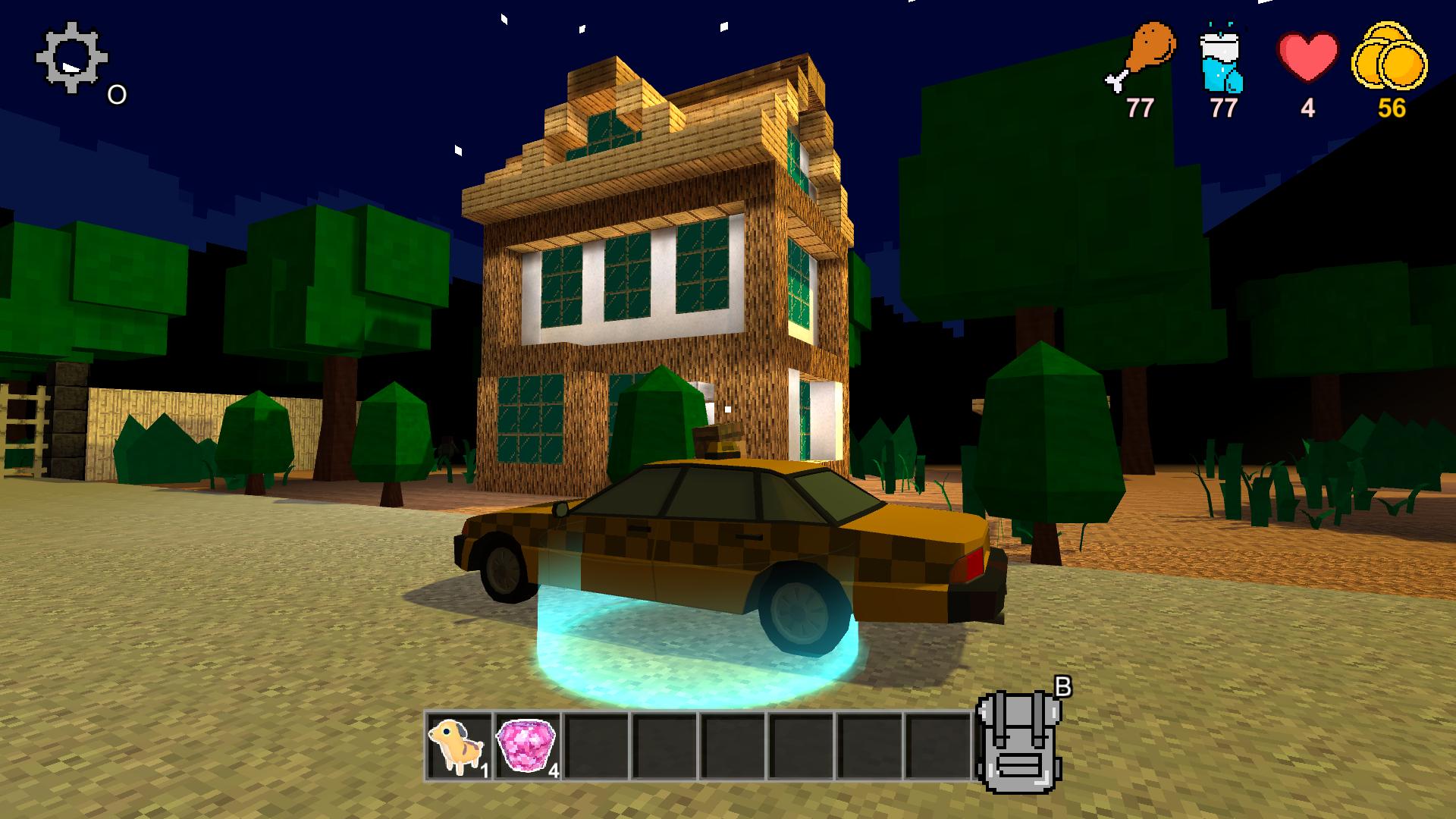Click the O keybind label beside the gear
1456x819 pixels.
[x=115, y=94]
